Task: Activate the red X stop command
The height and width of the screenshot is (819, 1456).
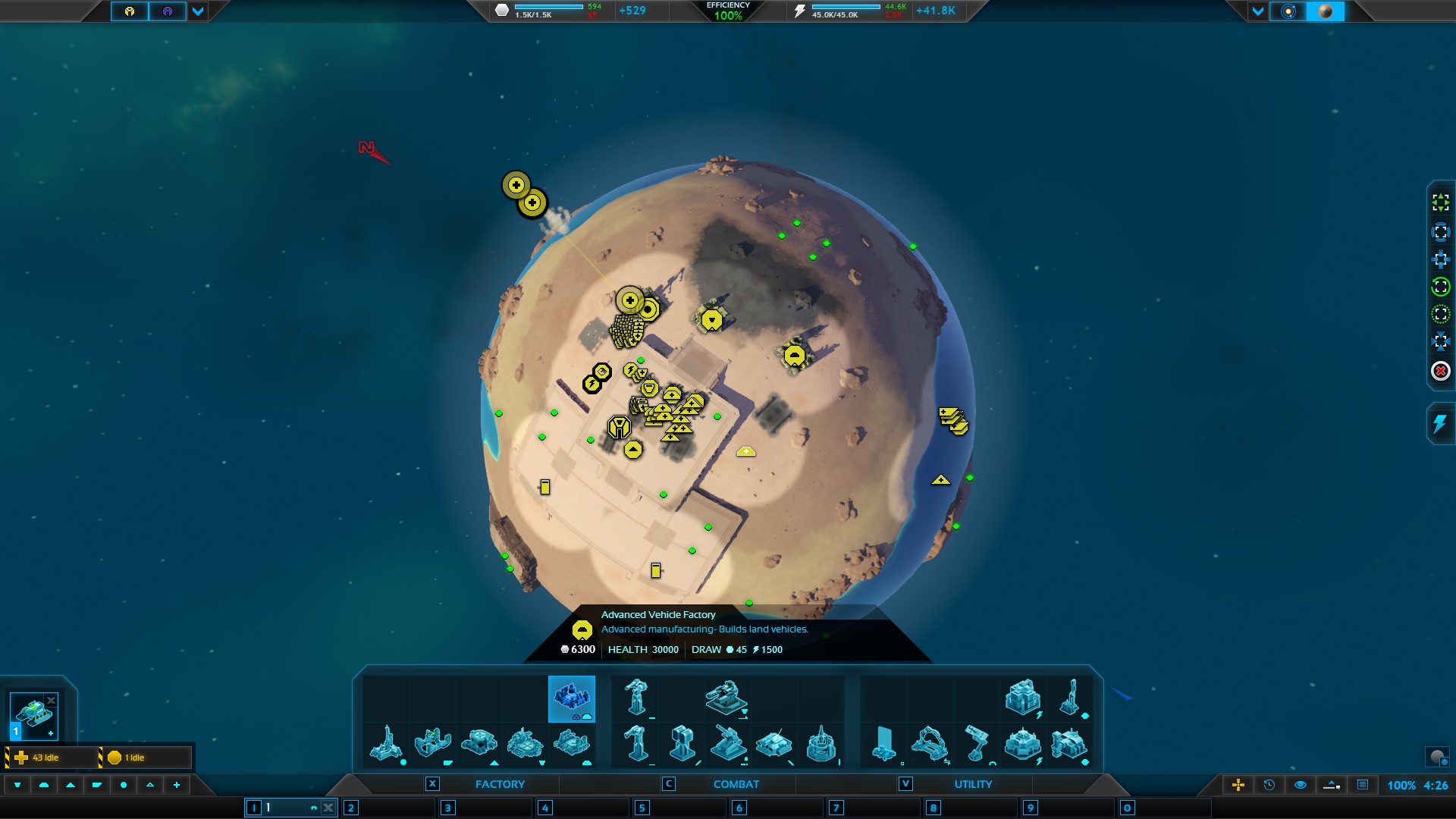Action: 1440,371
